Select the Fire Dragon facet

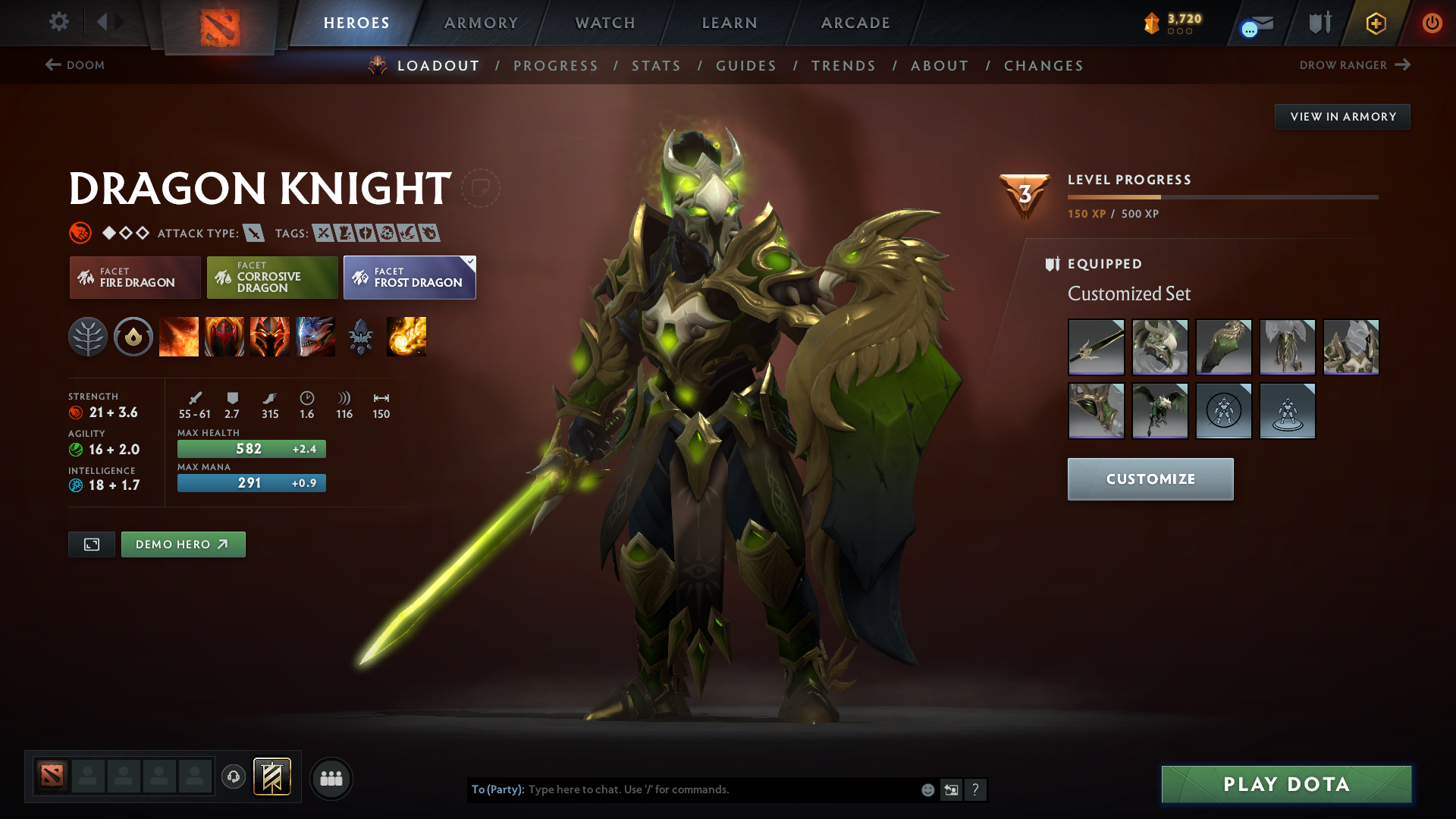134,278
